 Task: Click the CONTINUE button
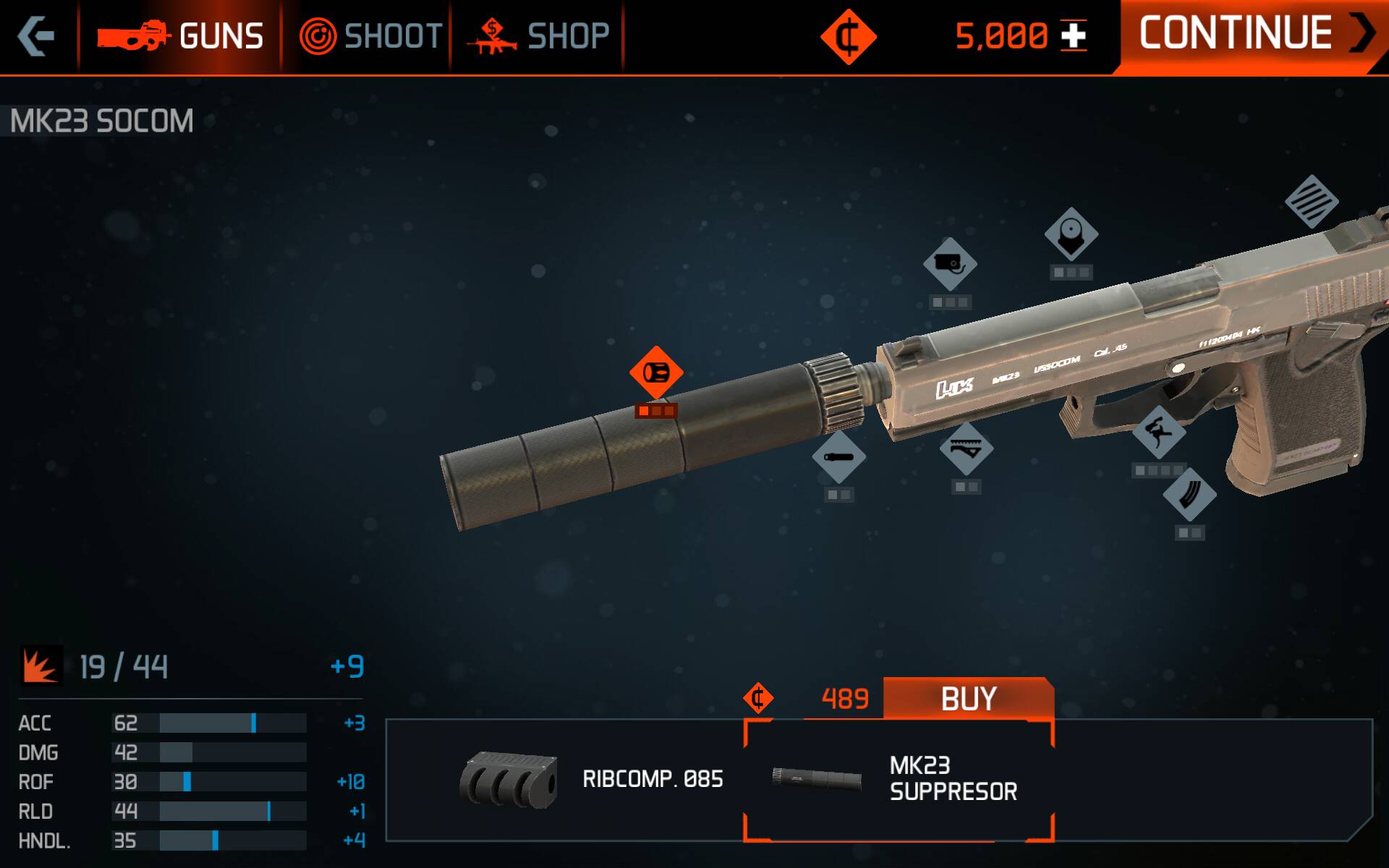[x=1252, y=35]
